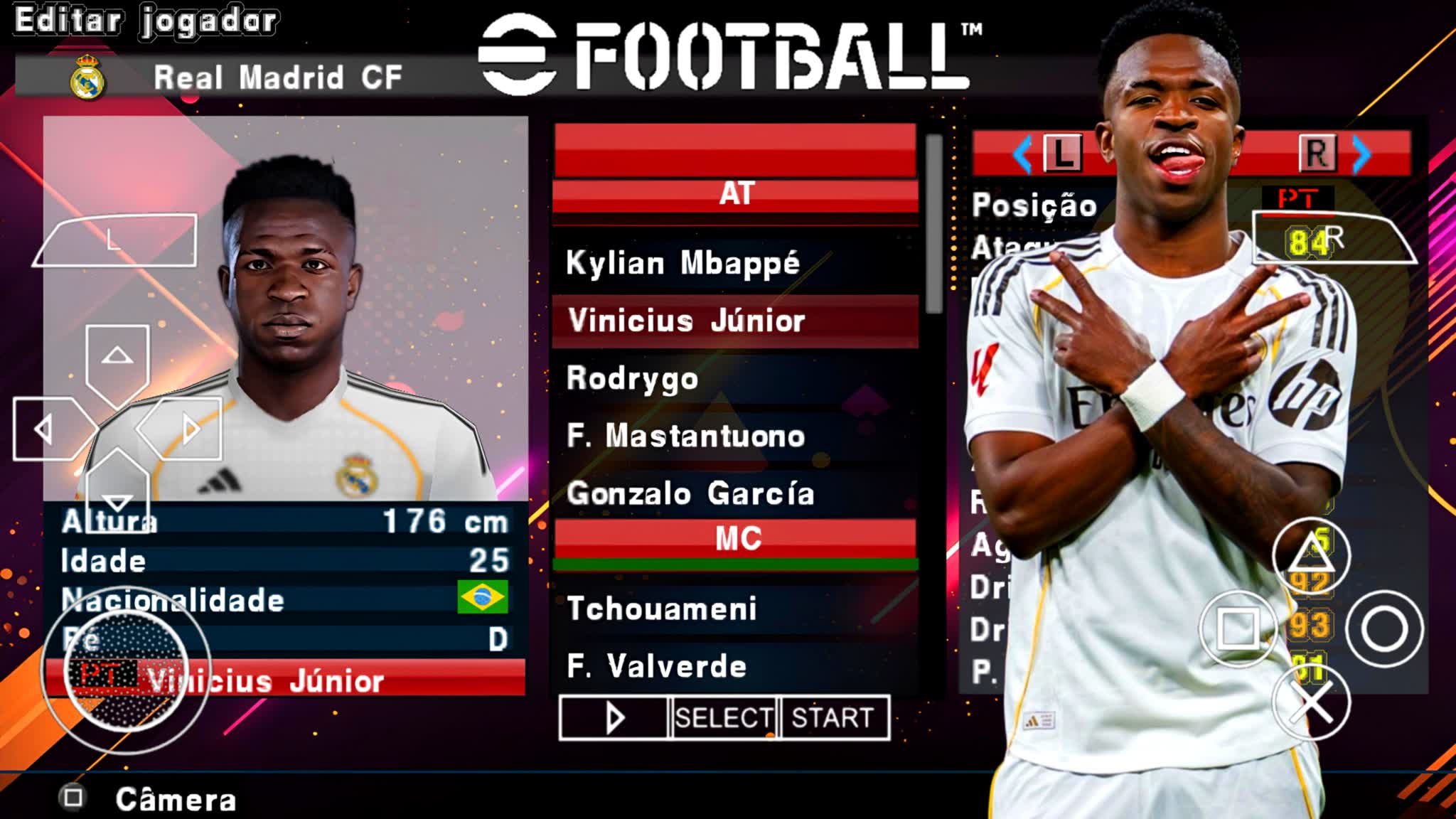Image resolution: width=1456 pixels, height=819 pixels.
Task: Select the AT position header
Action: point(736,193)
